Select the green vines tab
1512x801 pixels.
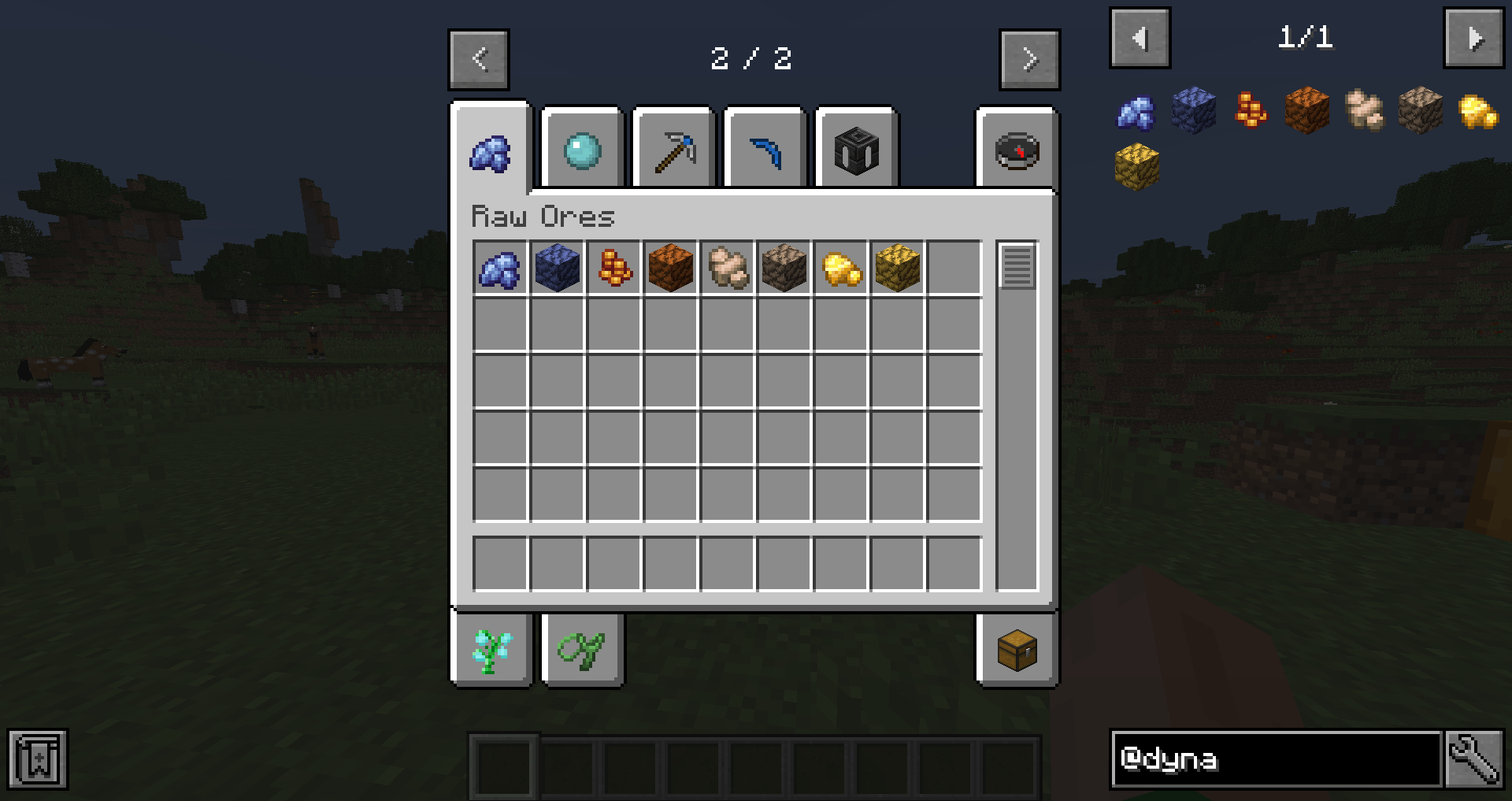[x=582, y=651]
